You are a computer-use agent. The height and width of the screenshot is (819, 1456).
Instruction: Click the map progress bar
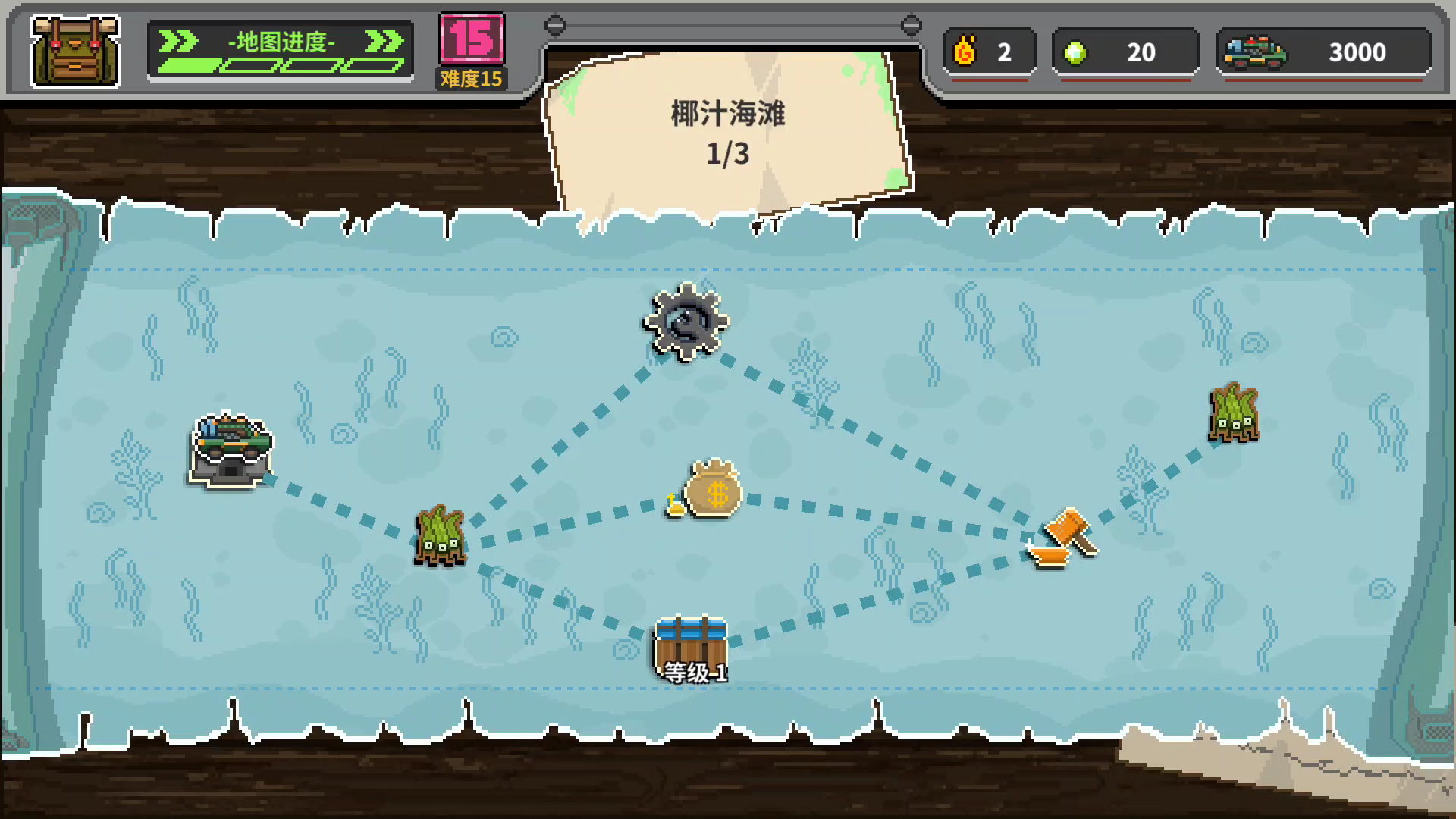281,65
